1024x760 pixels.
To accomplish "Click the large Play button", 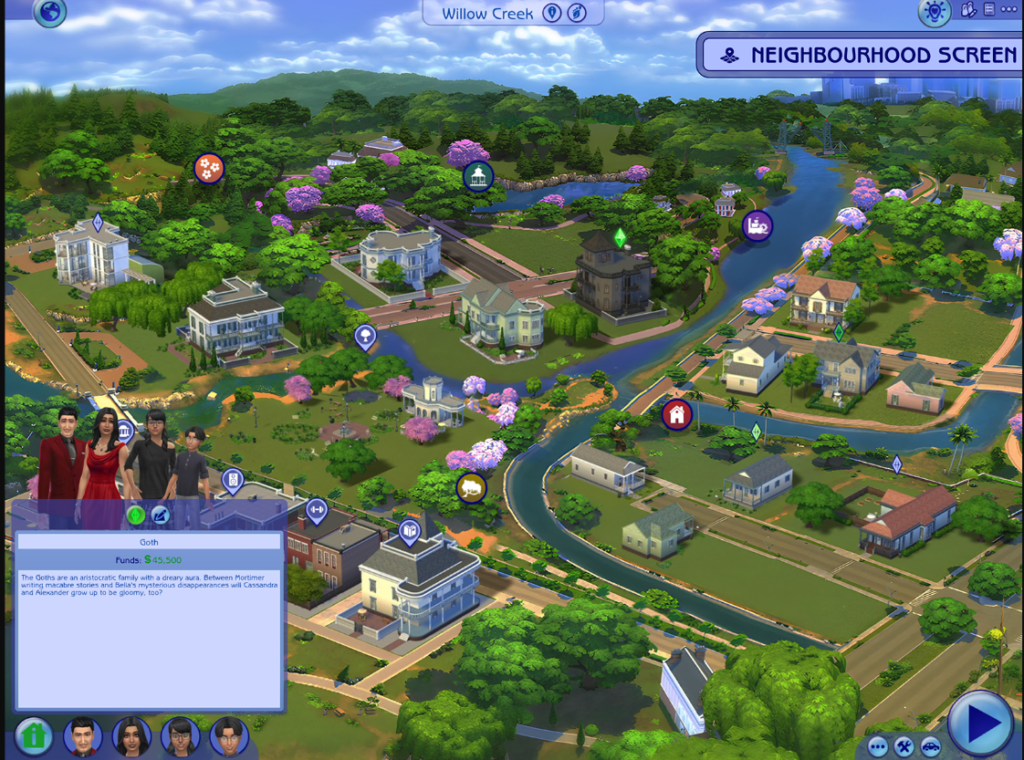I will (x=980, y=722).
